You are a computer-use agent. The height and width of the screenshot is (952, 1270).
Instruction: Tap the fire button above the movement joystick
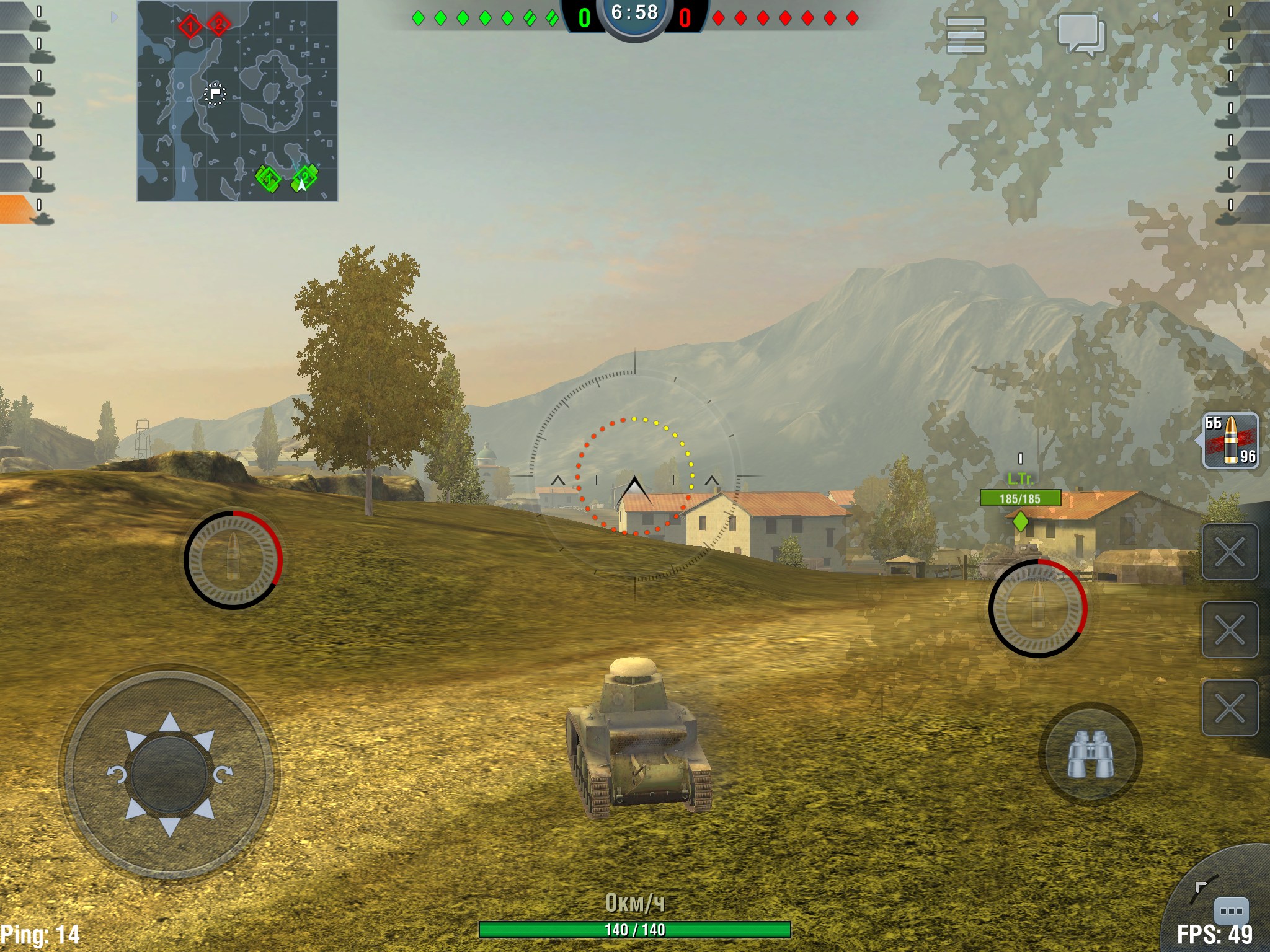tap(233, 560)
